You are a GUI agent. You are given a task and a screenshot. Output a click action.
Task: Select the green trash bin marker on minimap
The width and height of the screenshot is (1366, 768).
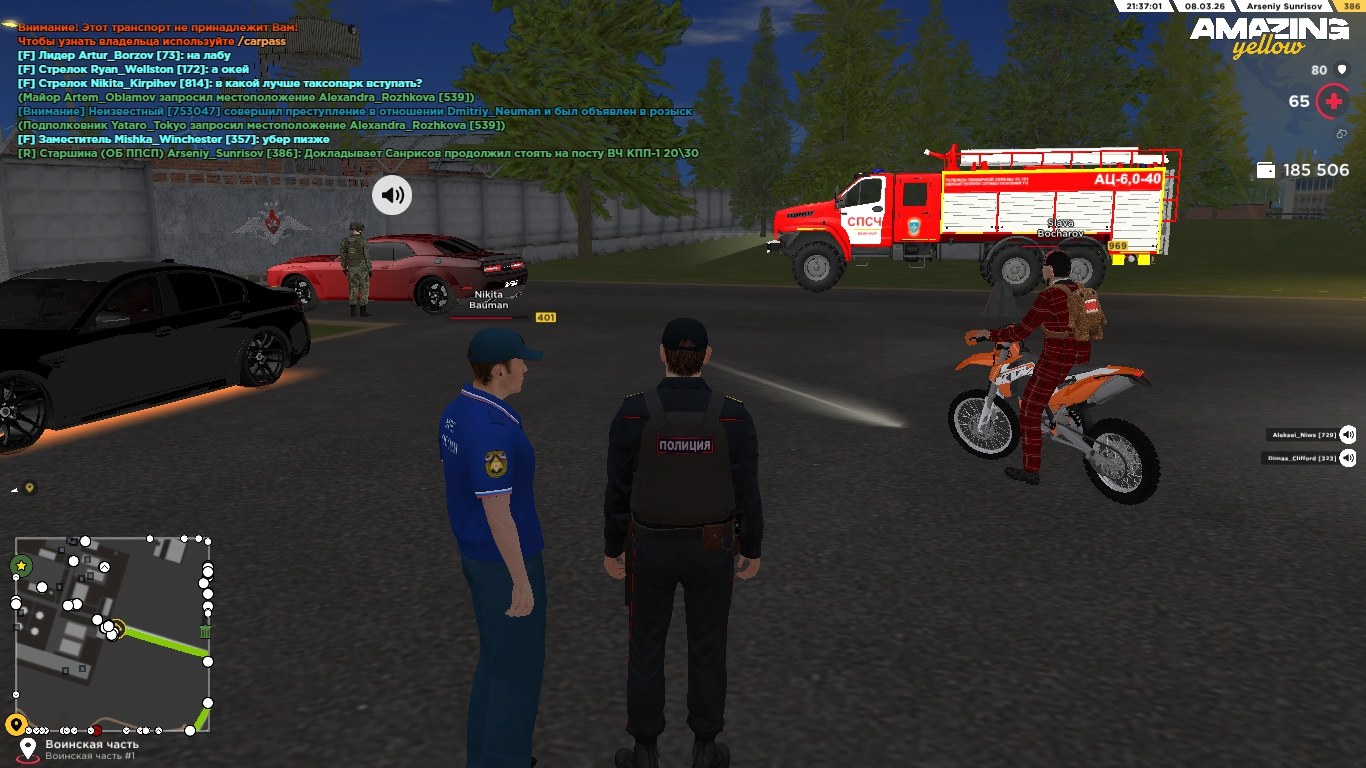click(x=205, y=631)
